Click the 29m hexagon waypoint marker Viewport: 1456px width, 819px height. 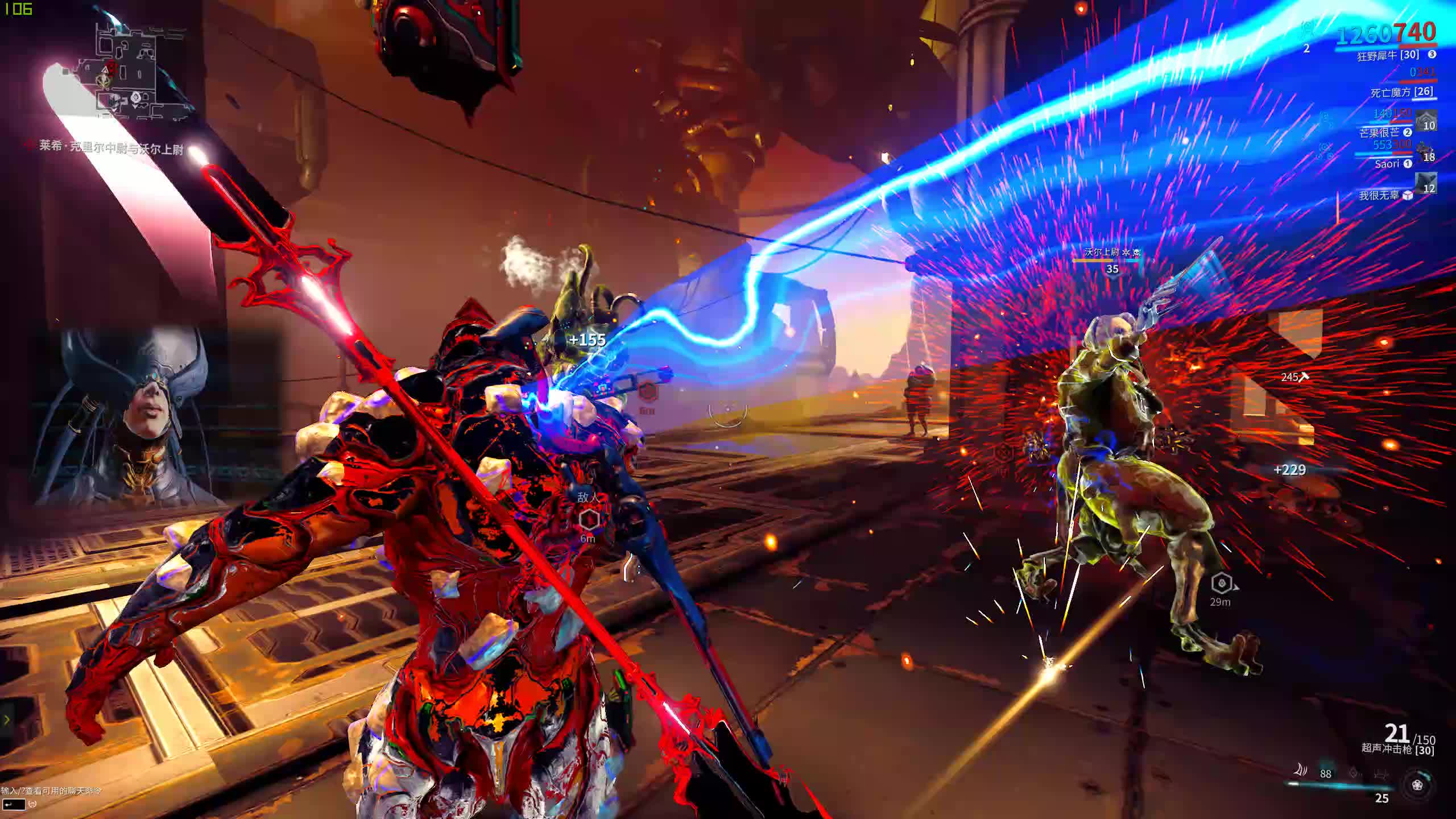(x=1221, y=584)
